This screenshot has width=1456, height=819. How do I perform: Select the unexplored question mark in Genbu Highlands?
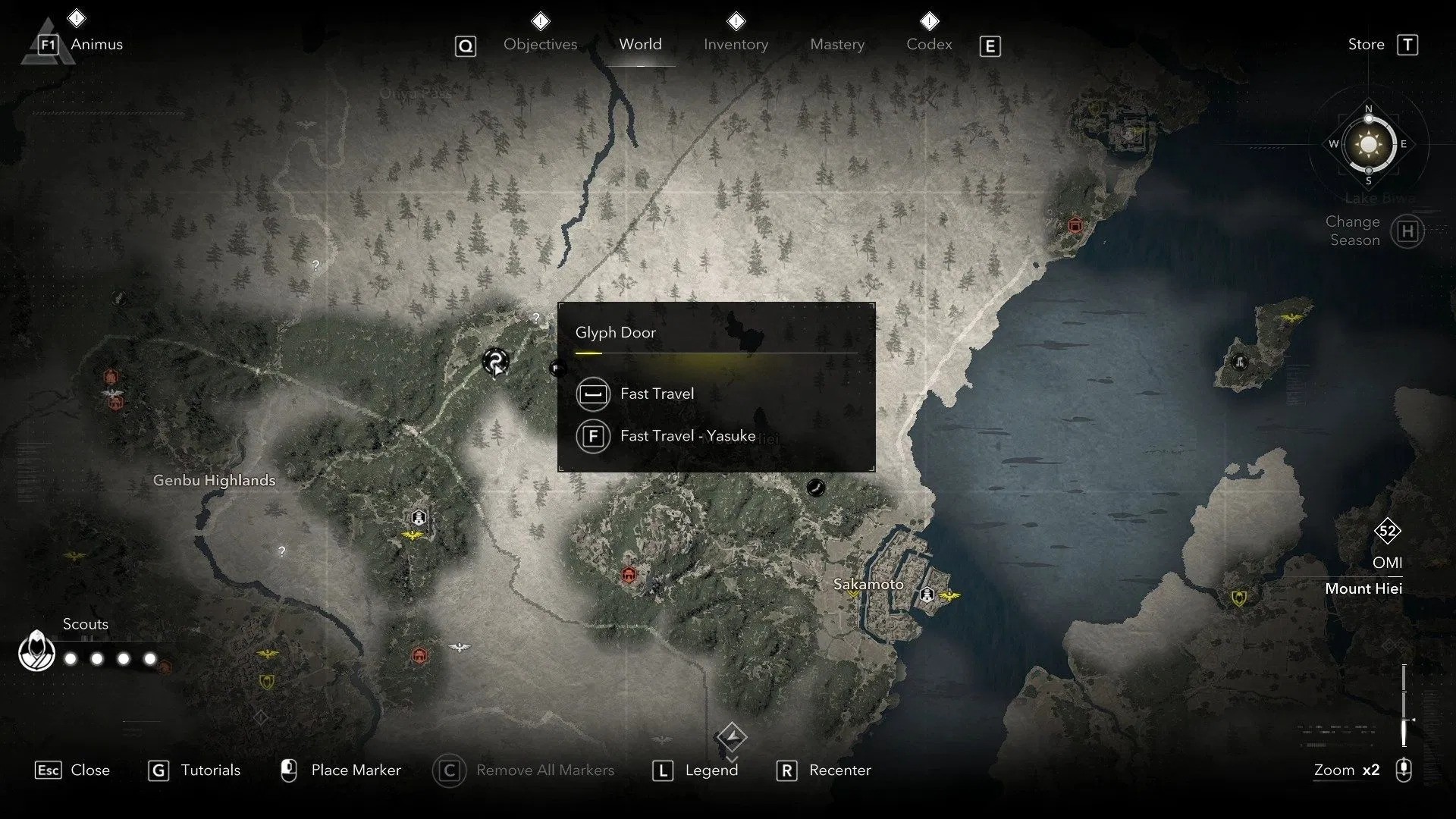pyautogui.click(x=281, y=551)
